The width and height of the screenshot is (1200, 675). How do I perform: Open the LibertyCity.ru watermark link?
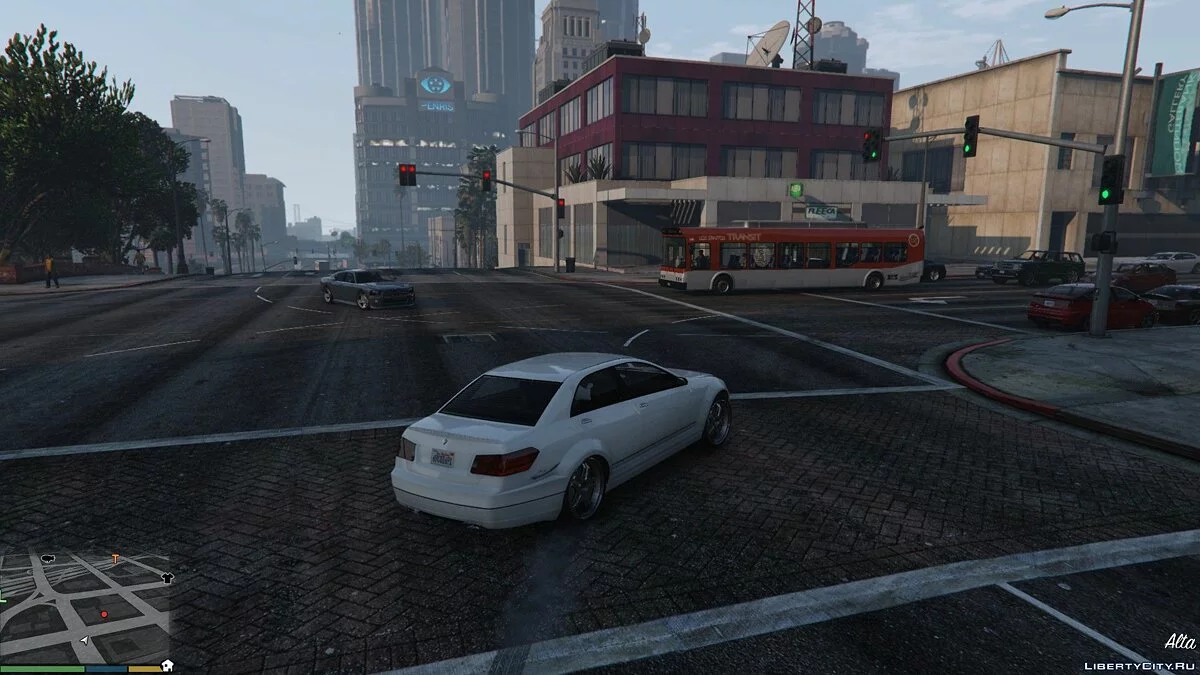1138,664
